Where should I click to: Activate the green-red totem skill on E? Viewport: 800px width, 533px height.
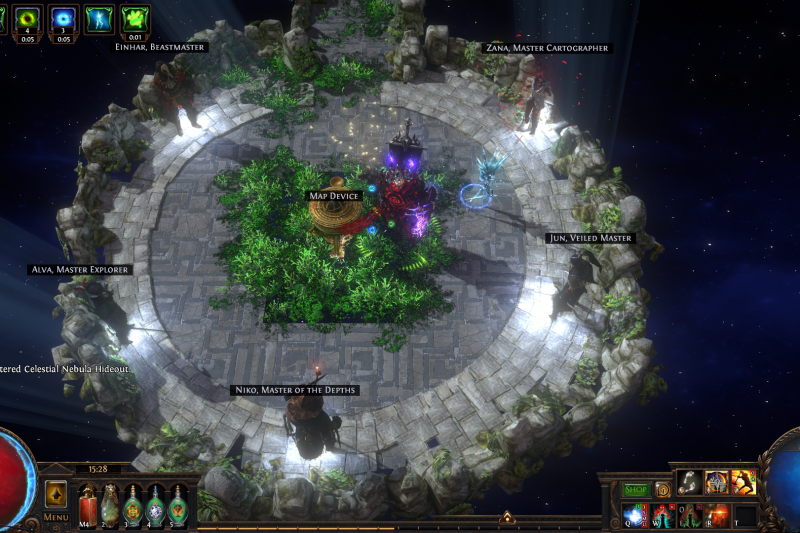690,515
